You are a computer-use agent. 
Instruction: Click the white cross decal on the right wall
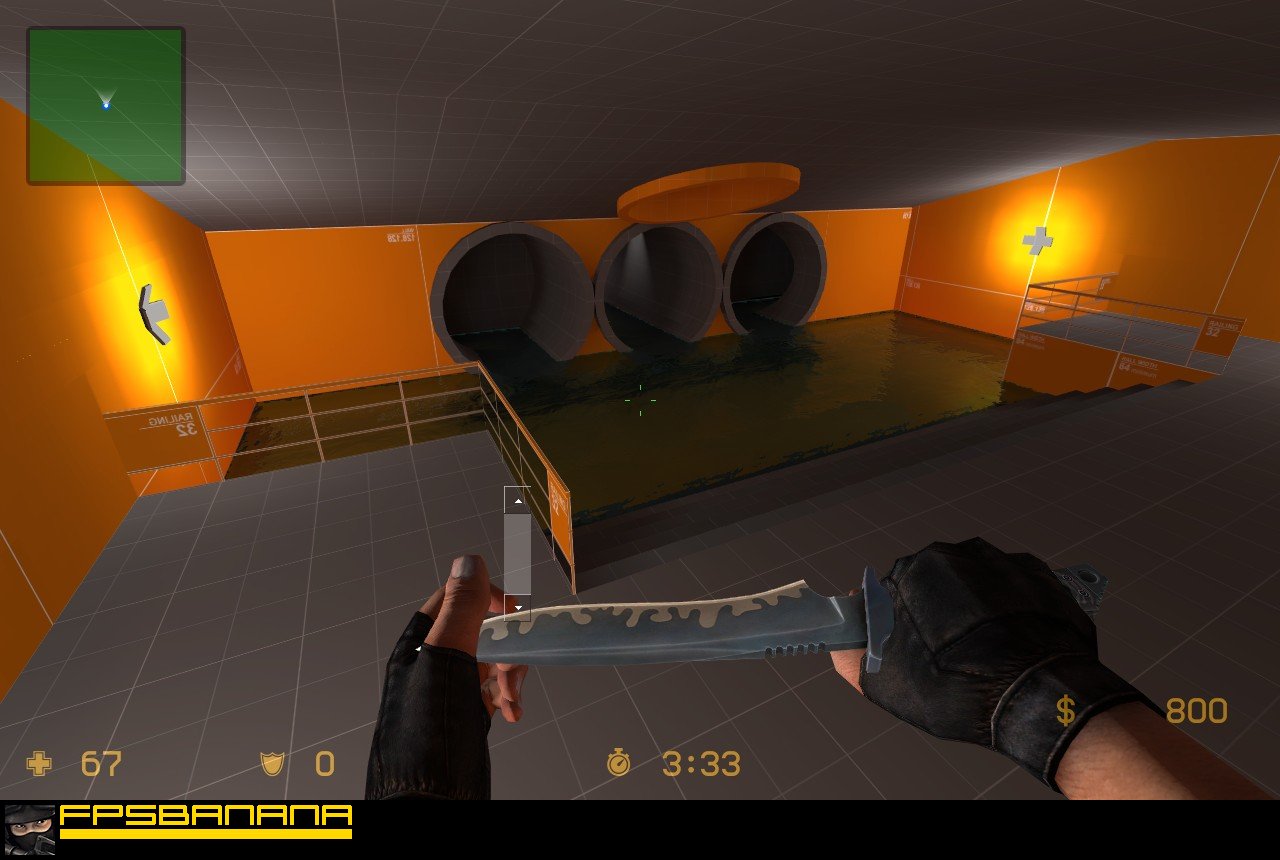(1036, 242)
